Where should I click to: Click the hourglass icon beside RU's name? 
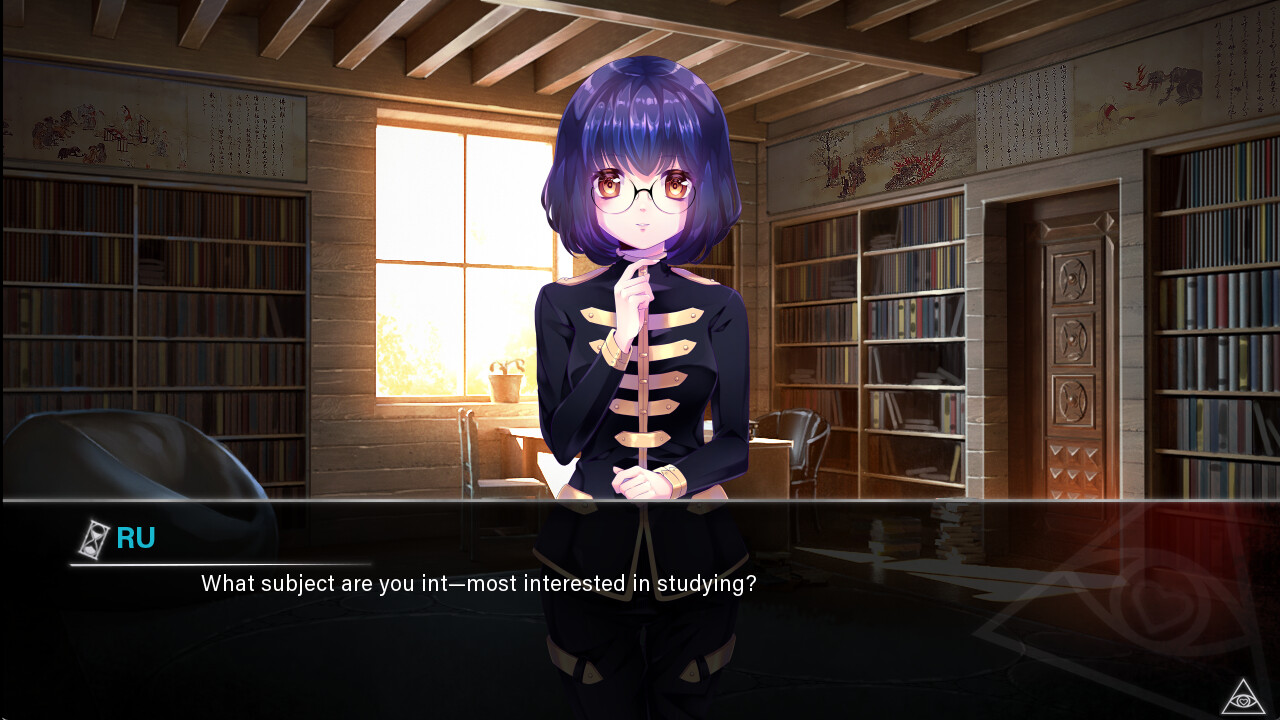coord(91,538)
